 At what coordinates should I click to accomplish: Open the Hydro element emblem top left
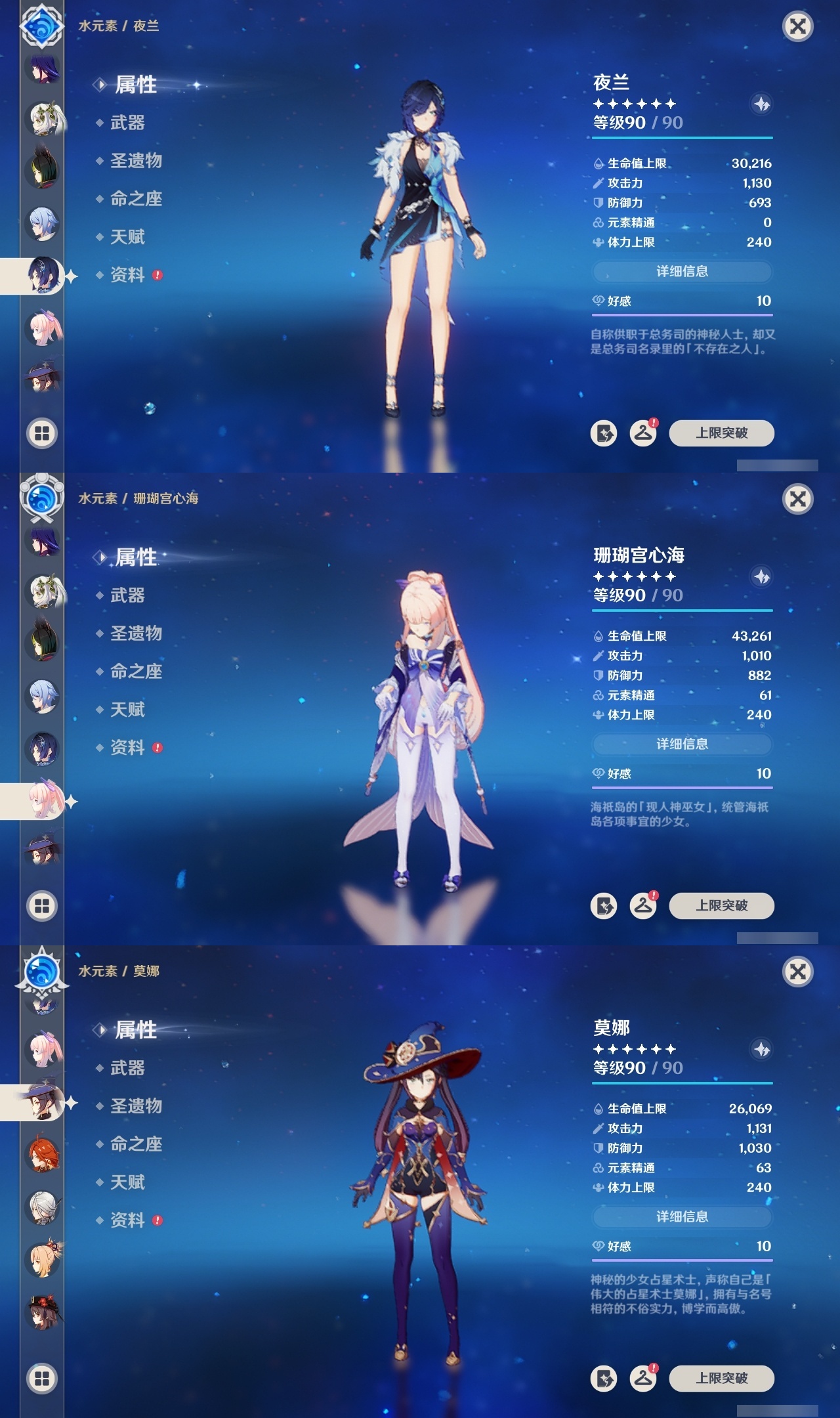point(41,28)
